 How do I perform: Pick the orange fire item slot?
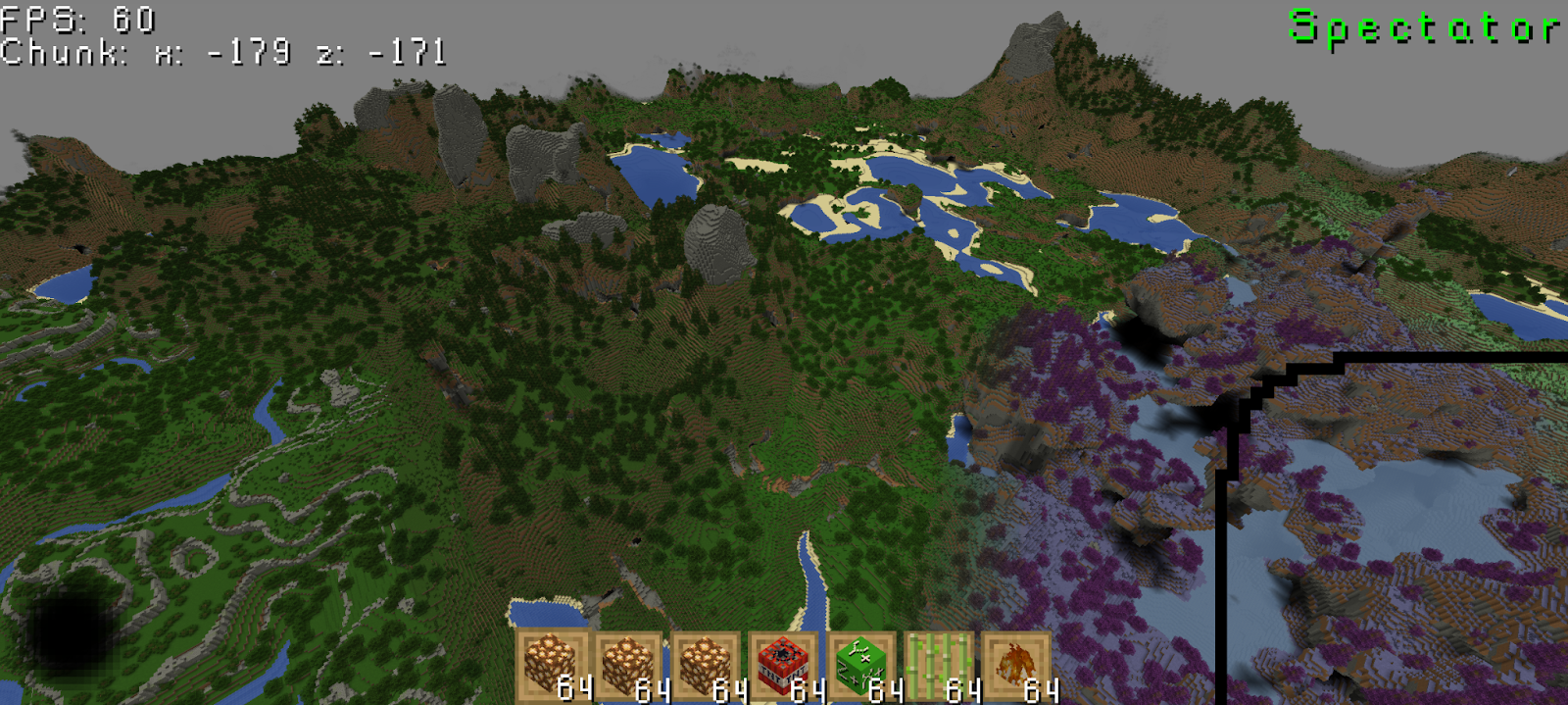1016,666
